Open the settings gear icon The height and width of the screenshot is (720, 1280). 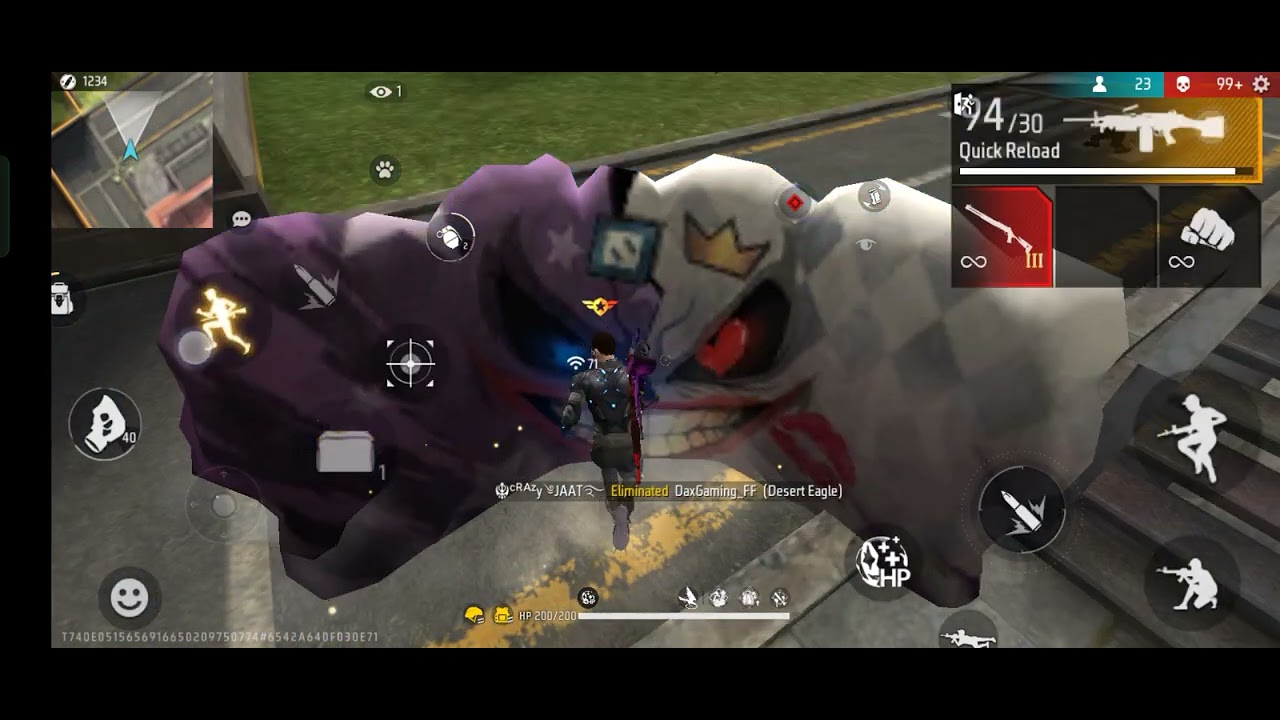point(1261,85)
